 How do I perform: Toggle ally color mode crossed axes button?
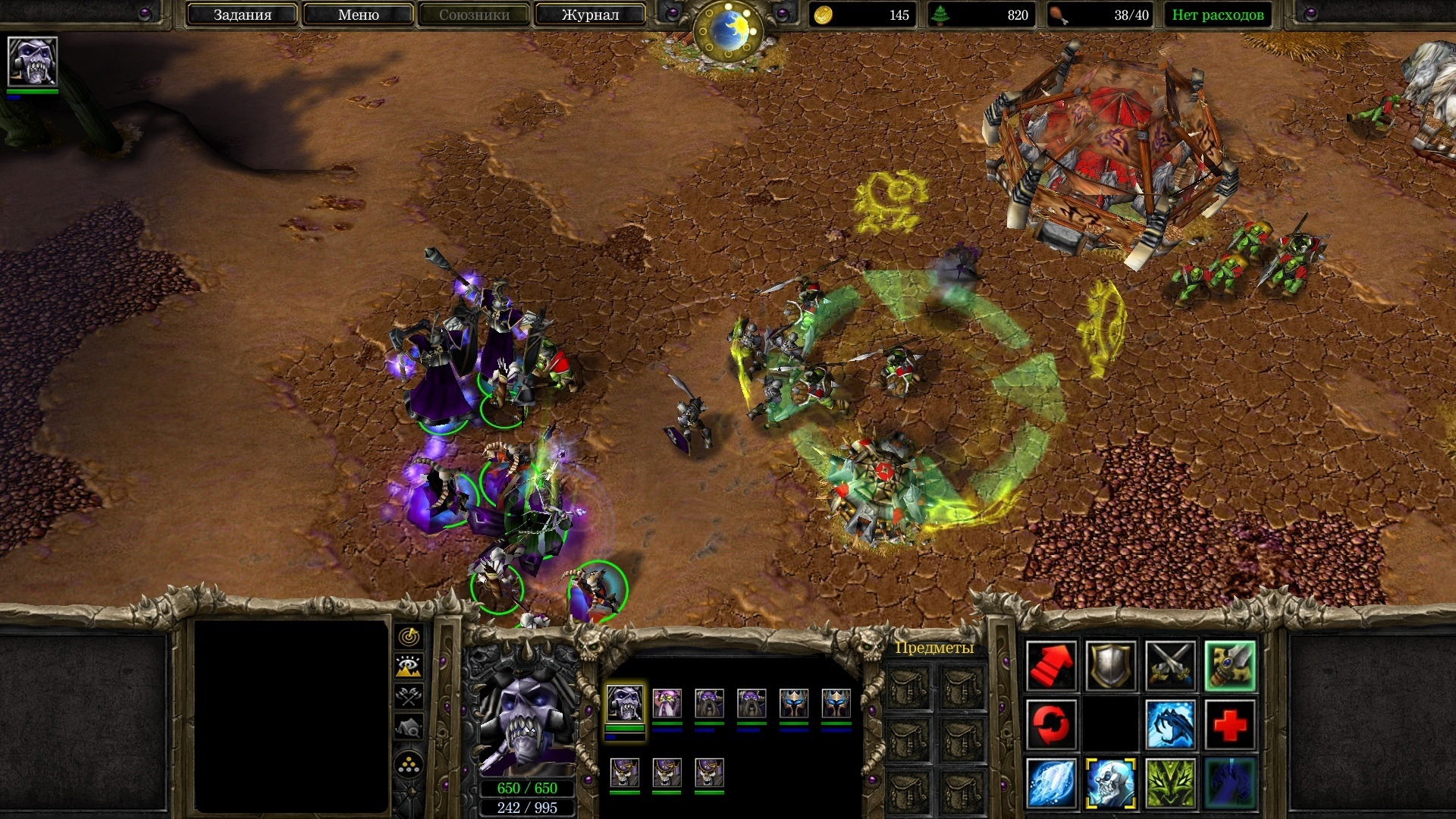[409, 696]
